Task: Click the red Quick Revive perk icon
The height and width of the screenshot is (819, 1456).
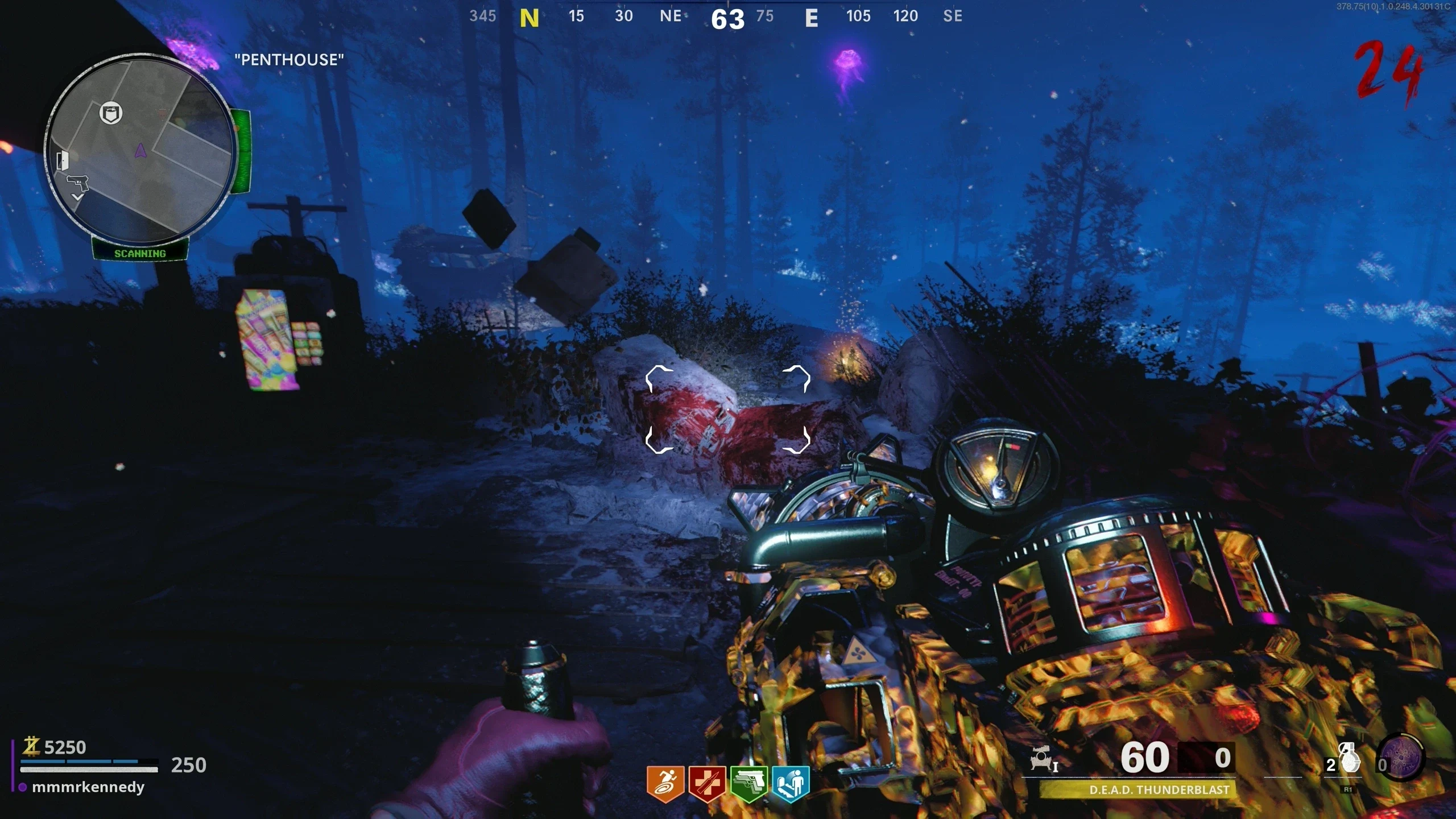Action: [707, 783]
